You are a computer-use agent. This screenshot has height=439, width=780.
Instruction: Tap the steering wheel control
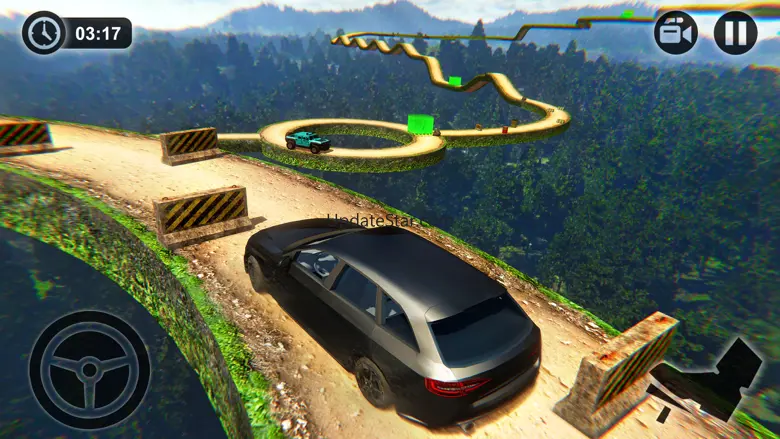pos(89,369)
